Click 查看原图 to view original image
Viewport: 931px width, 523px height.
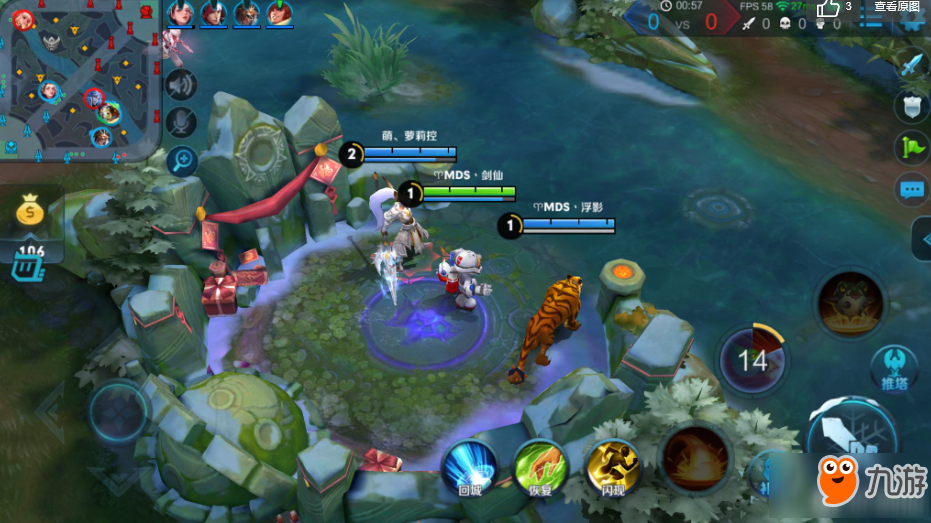[896, 7]
